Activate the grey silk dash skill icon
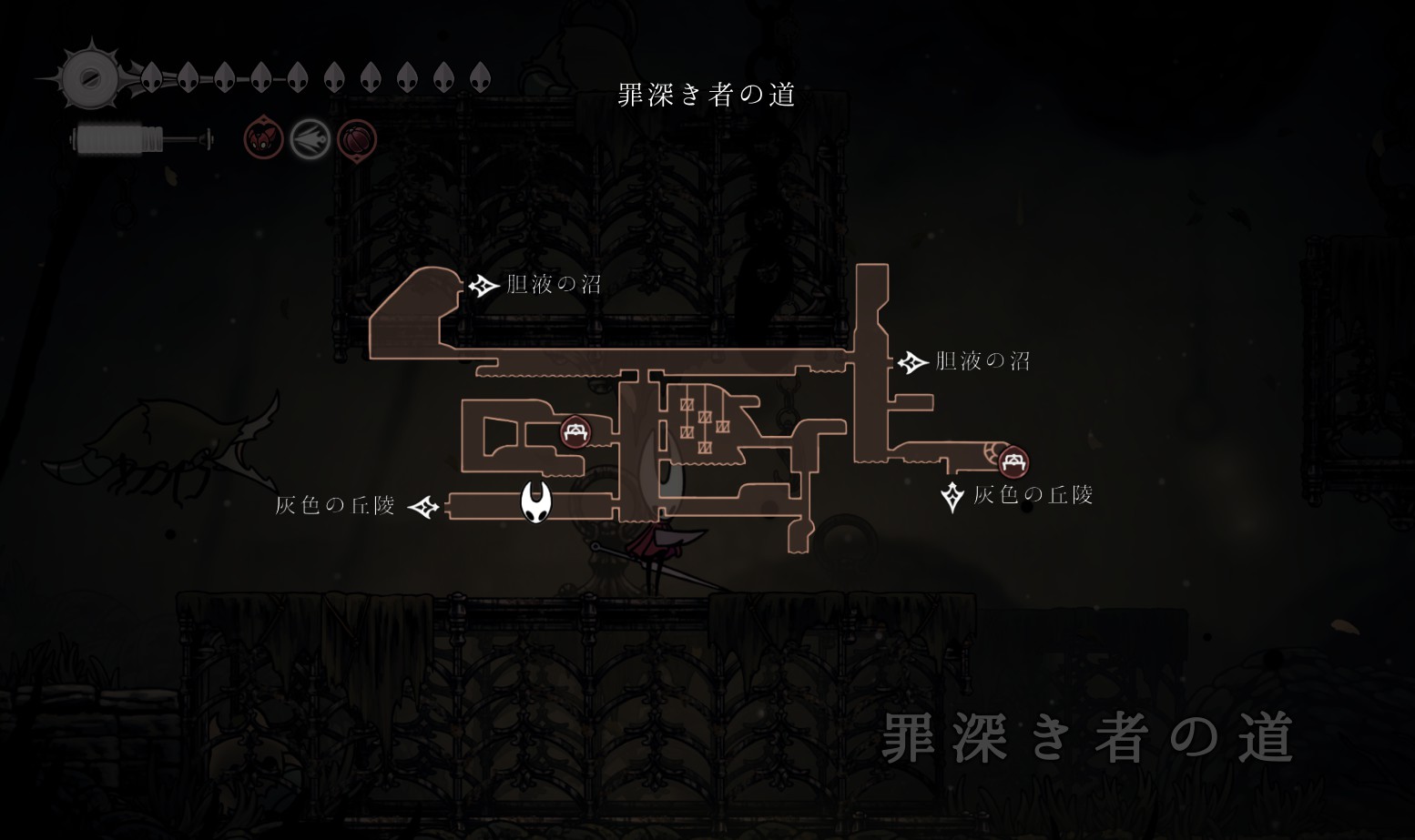Image resolution: width=1415 pixels, height=840 pixels. 310,140
